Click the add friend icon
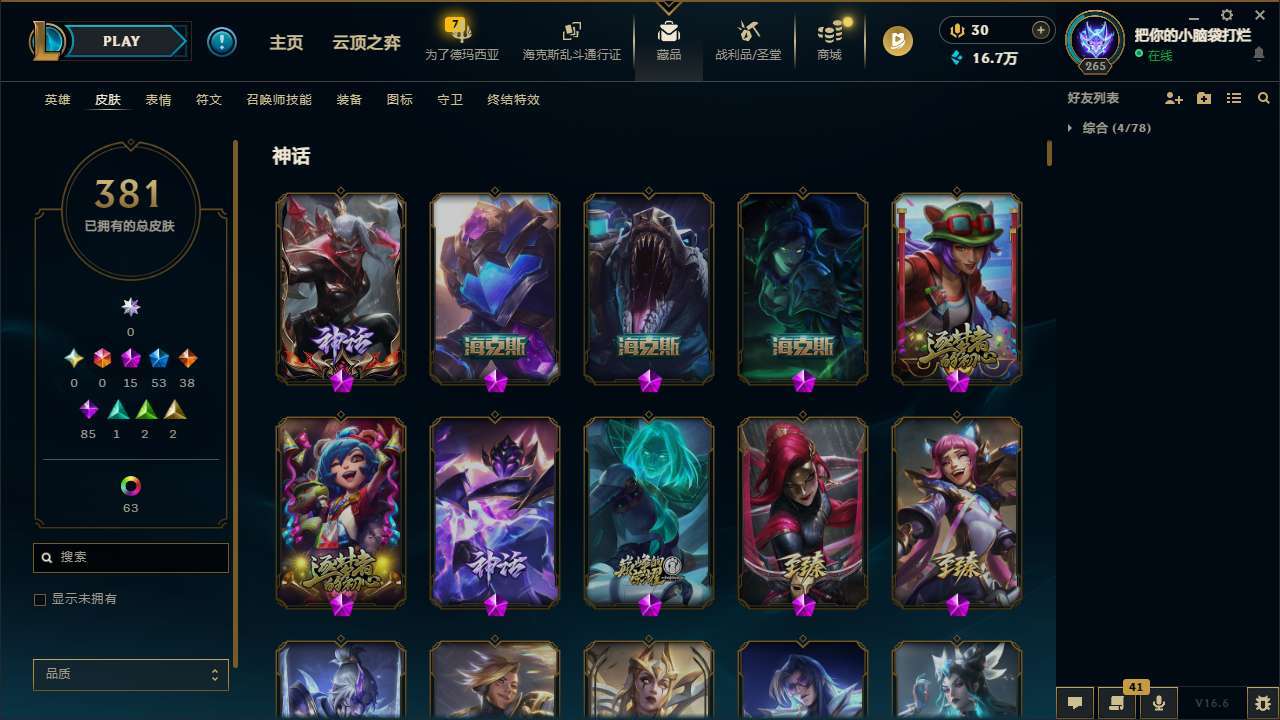This screenshot has height=720, width=1280. tap(1172, 98)
